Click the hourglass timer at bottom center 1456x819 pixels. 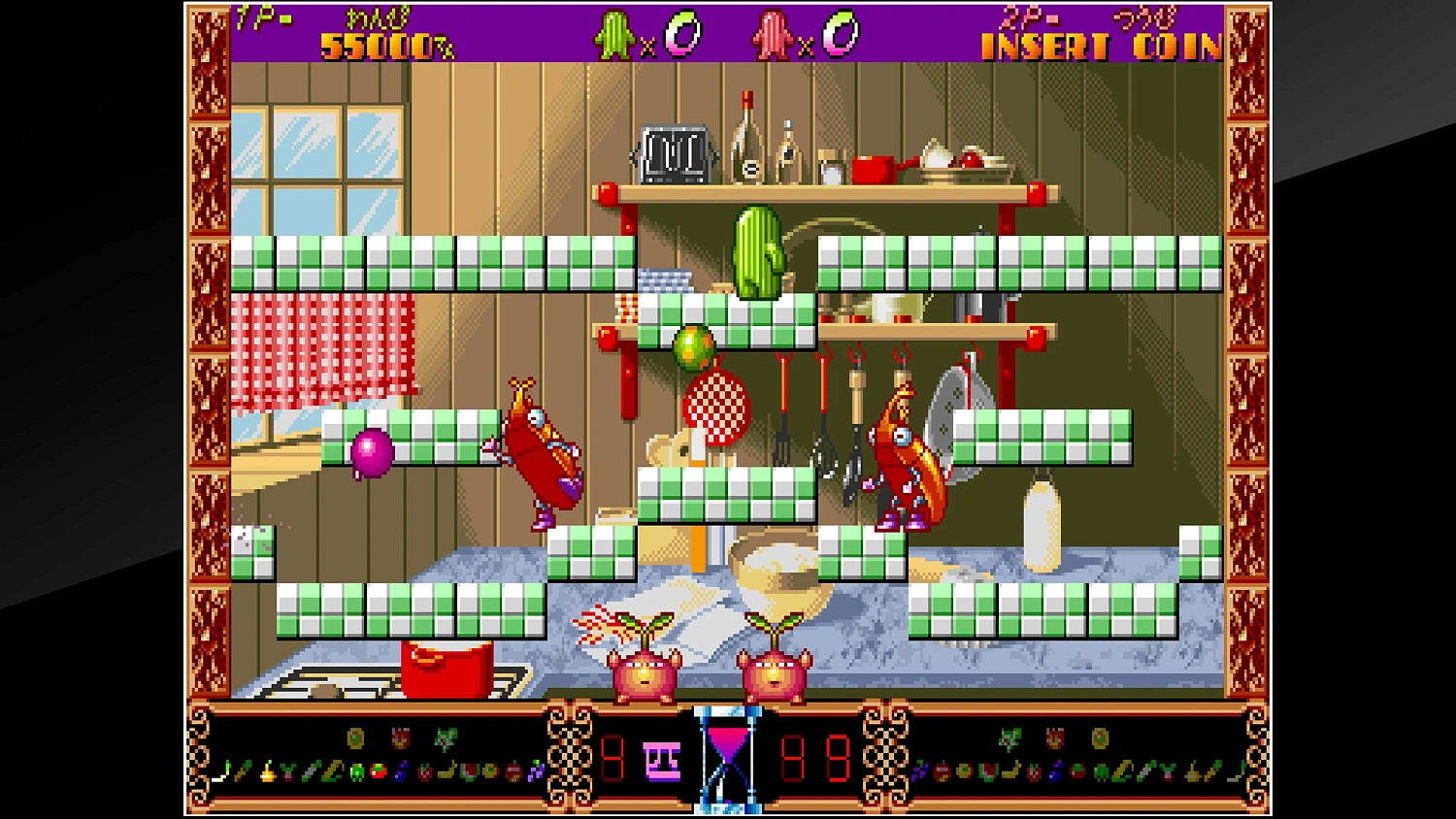pos(728,762)
